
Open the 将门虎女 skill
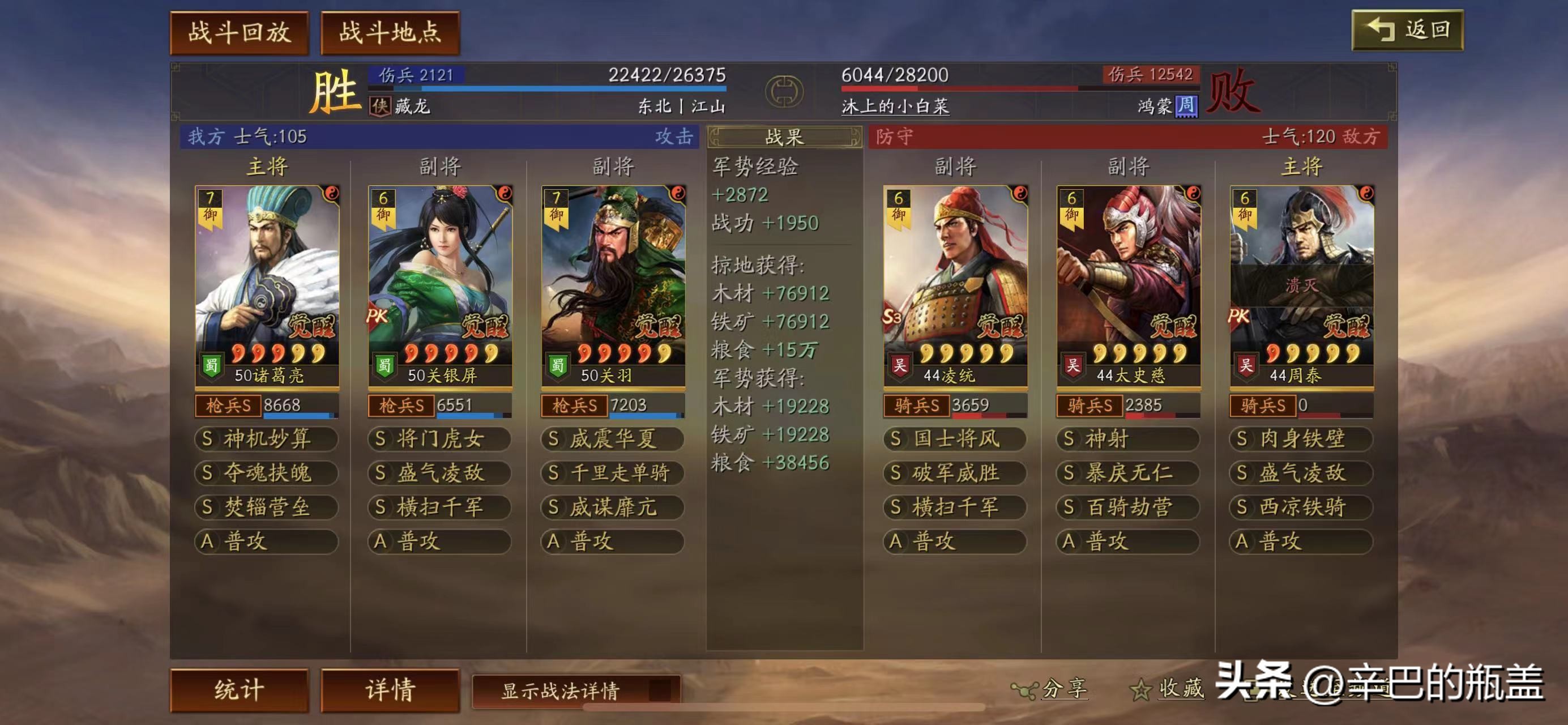pos(439,439)
